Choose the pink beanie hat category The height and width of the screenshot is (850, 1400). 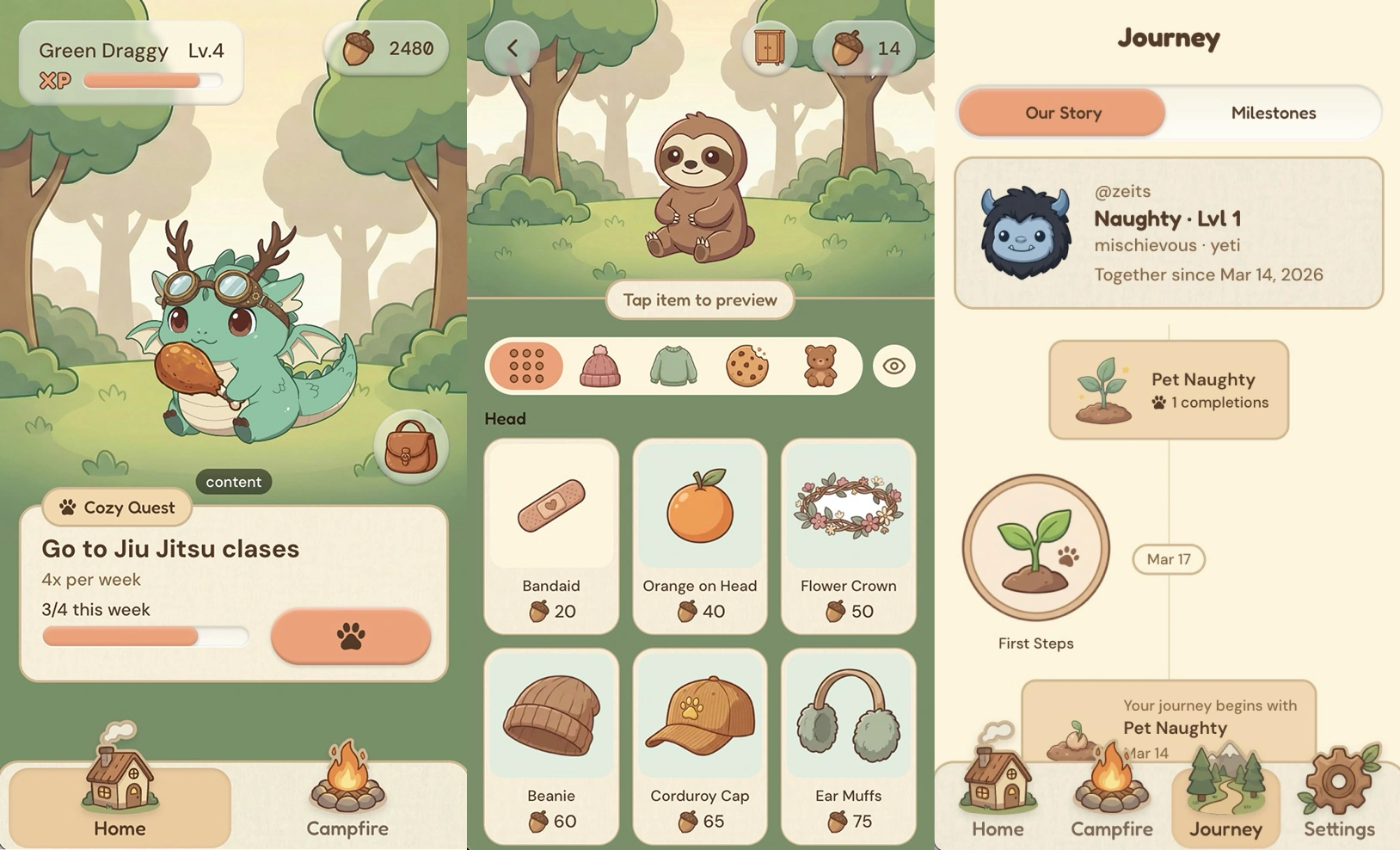(x=600, y=366)
